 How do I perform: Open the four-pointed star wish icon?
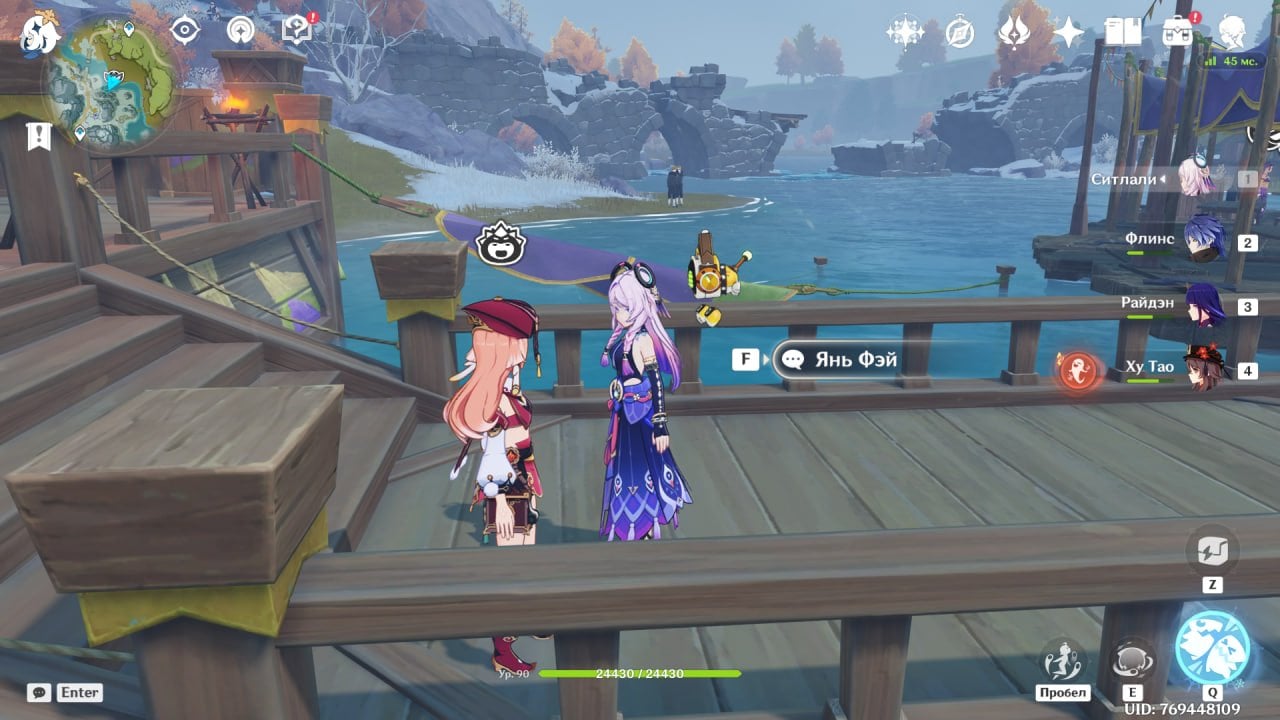click(1068, 33)
